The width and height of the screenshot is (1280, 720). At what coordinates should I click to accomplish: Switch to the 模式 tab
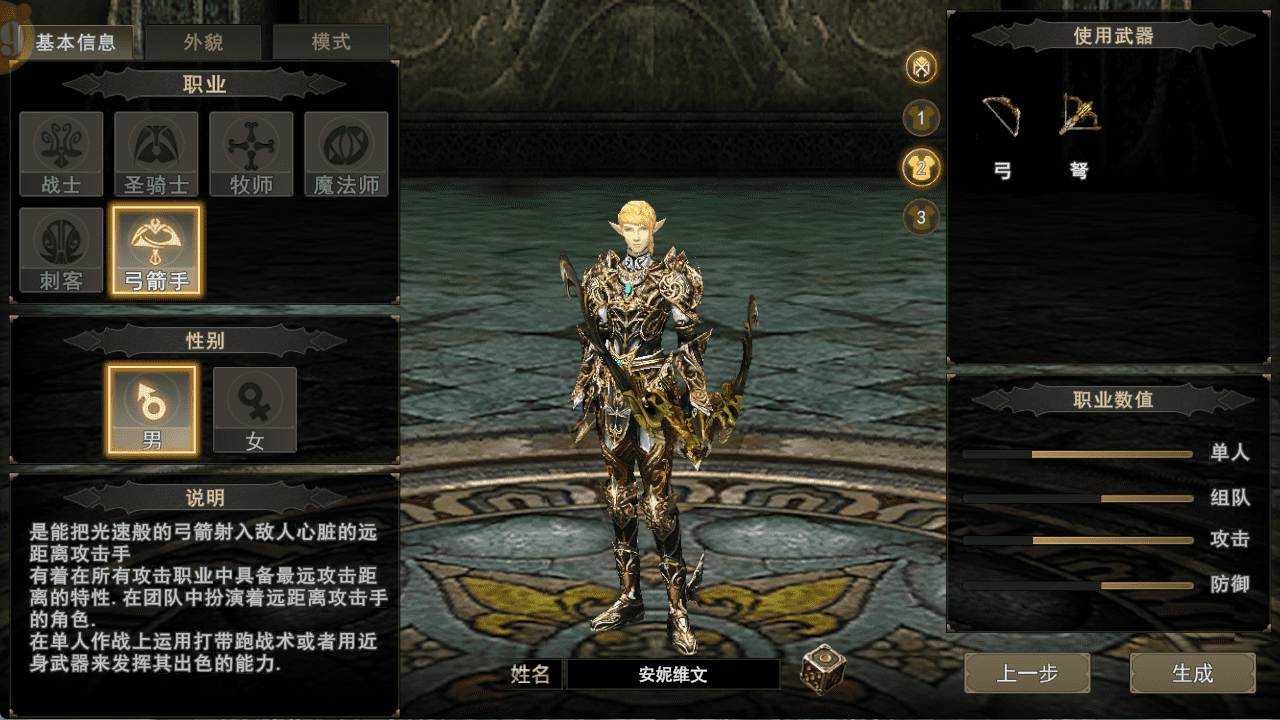coord(331,43)
